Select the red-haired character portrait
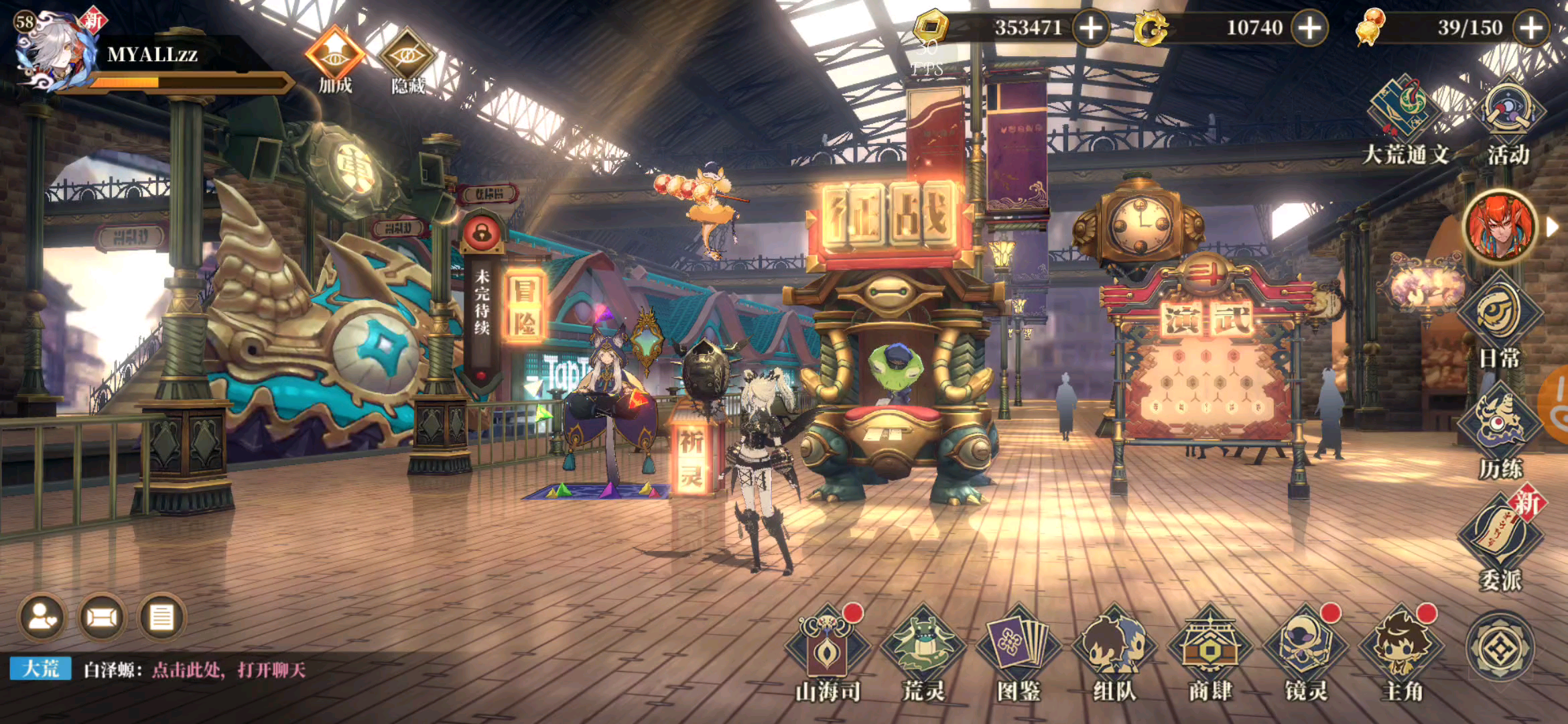 [x=1500, y=227]
